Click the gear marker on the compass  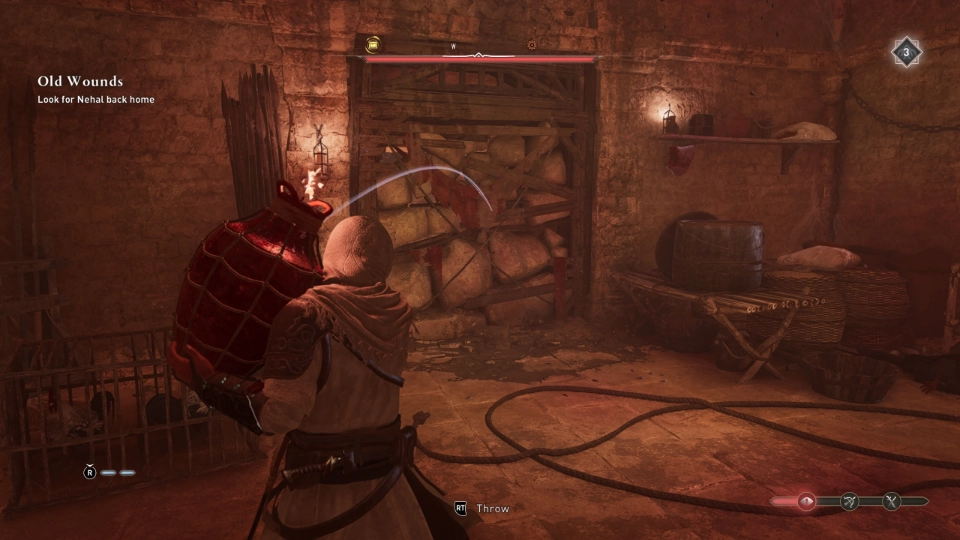pyautogui.click(x=532, y=45)
